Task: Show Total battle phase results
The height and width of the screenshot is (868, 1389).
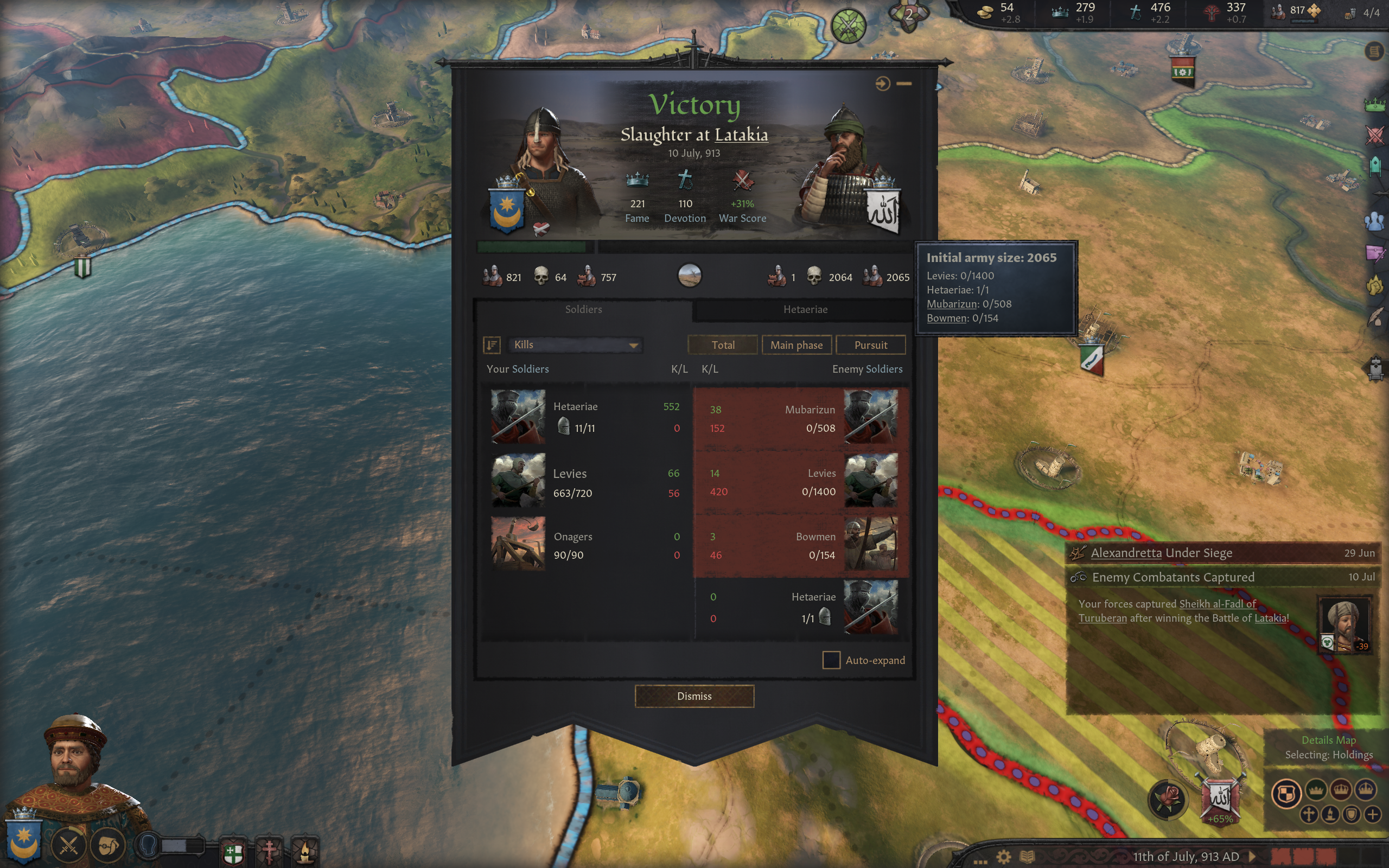Action: [x=723, y=345]
